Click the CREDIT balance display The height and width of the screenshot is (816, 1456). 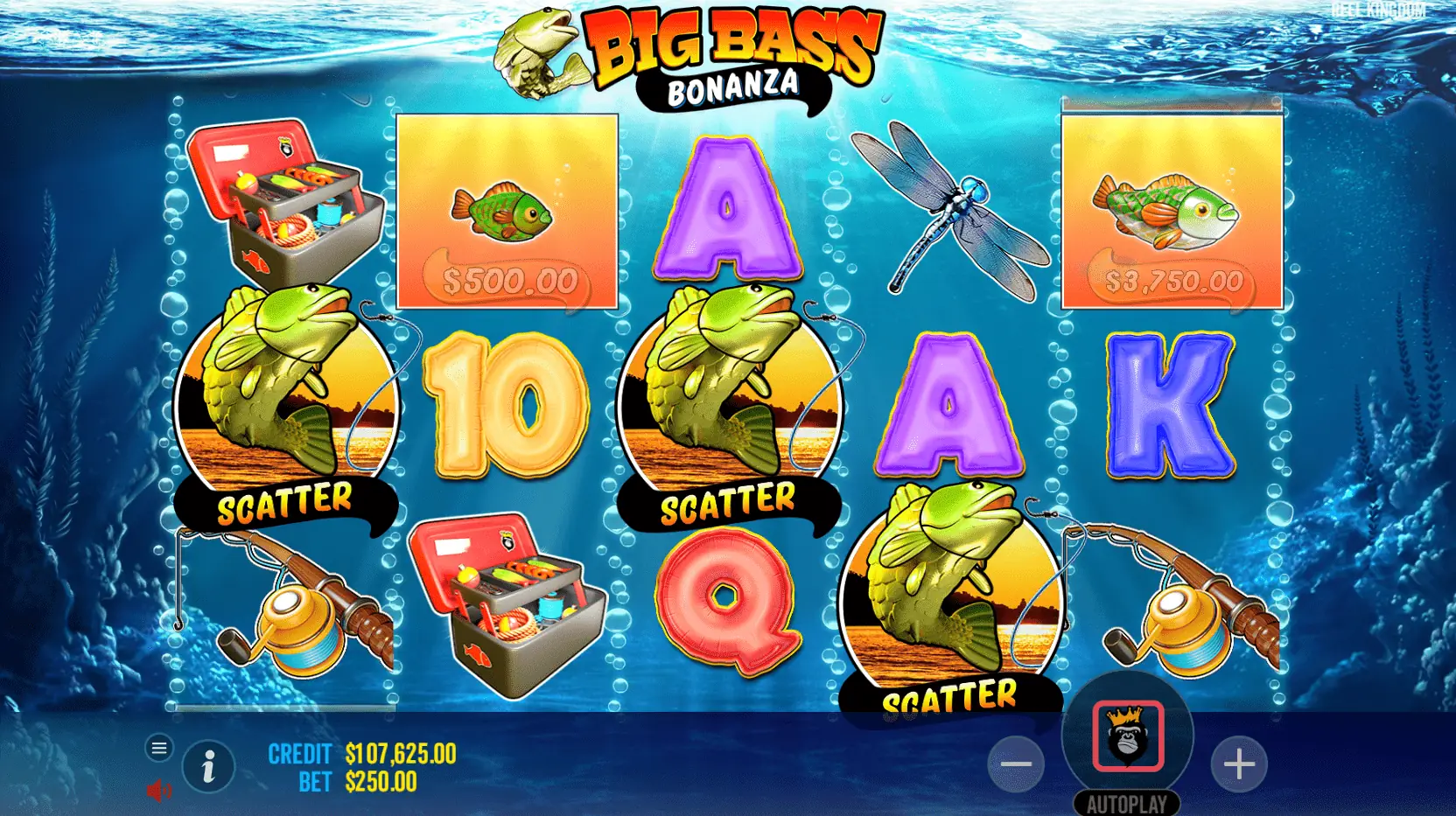359,752
